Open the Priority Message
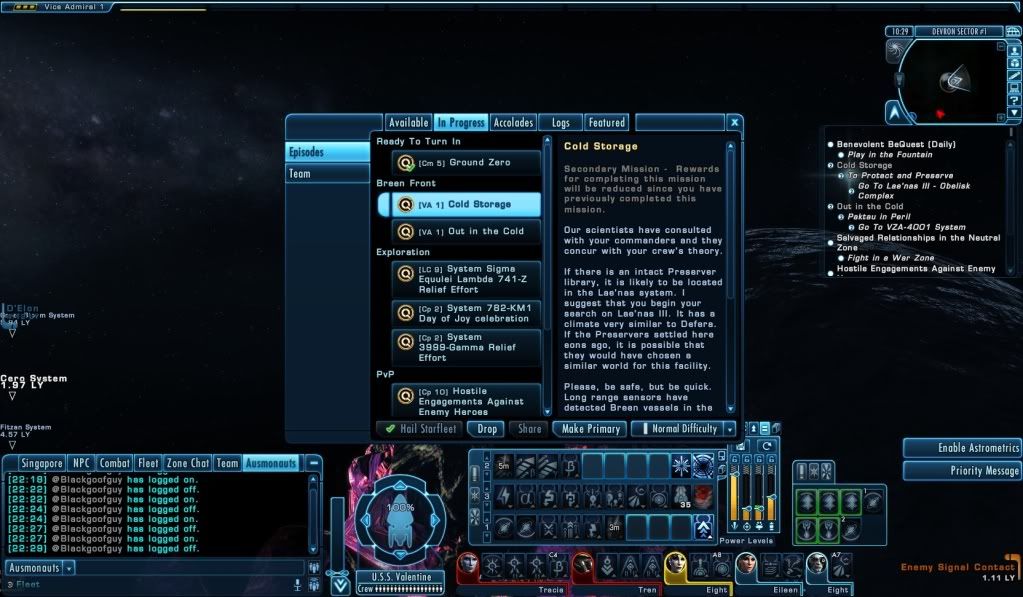Screen dimensions: 1023x597 (961, 470)
